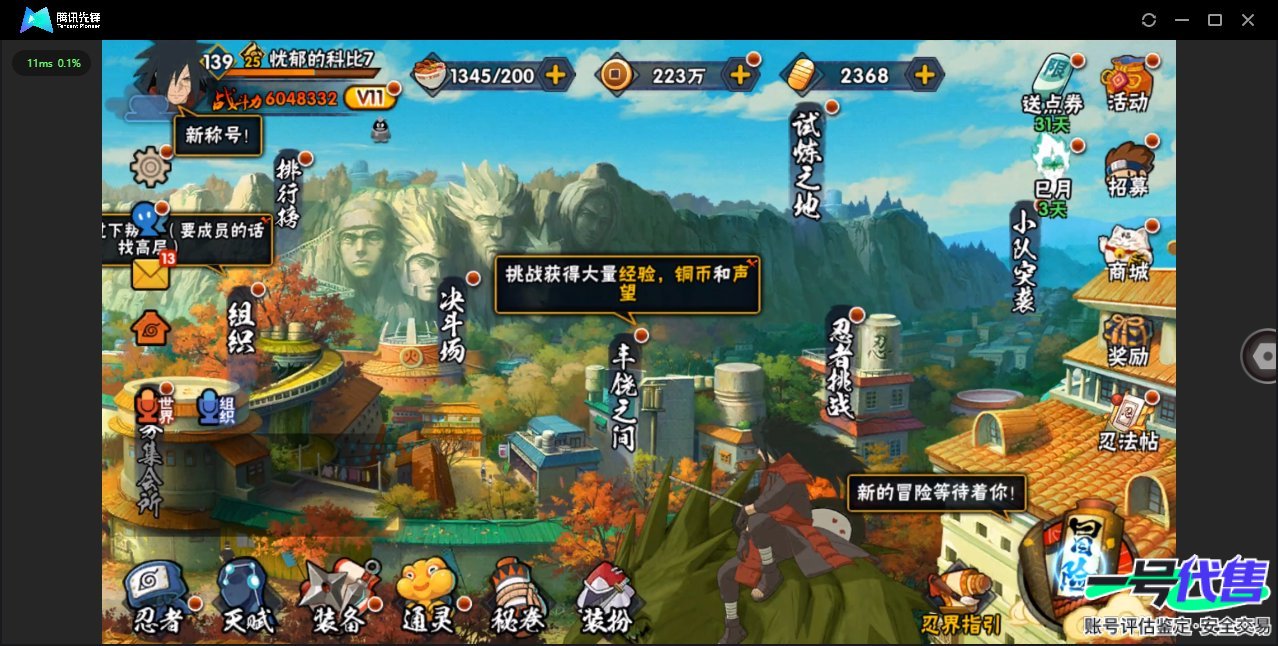Screen dimensions: 1278x646
Task: Open the 秘卷 secret scroll menu
Action: (517, 598)
